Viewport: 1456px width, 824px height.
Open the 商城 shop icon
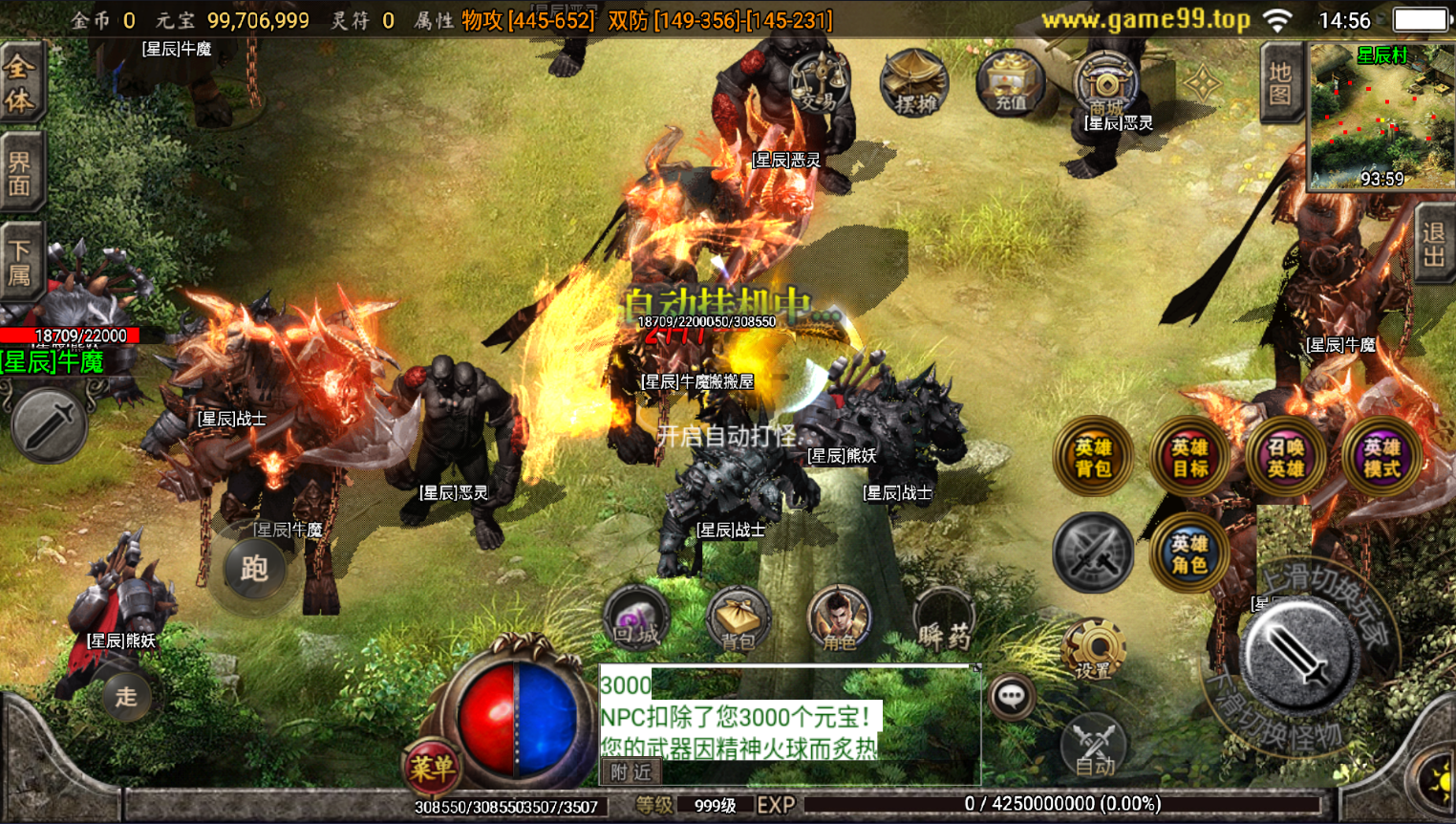pyautogui.click(x=1105, y=83)
